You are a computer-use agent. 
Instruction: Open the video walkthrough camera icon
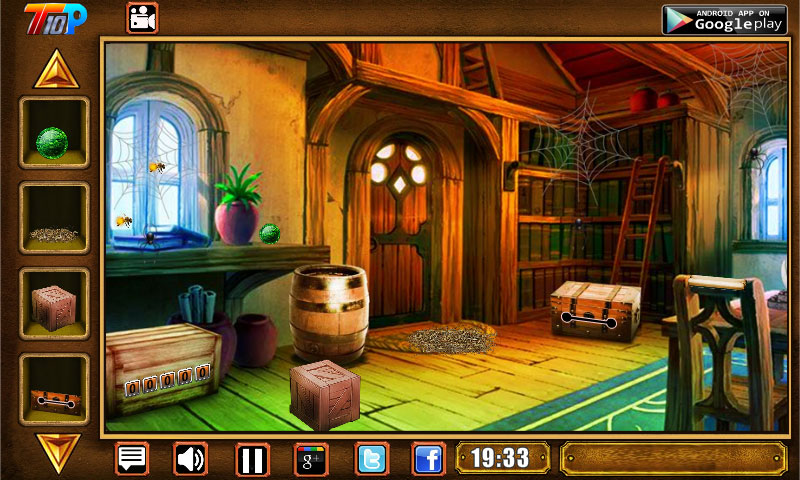pos(142,18)
